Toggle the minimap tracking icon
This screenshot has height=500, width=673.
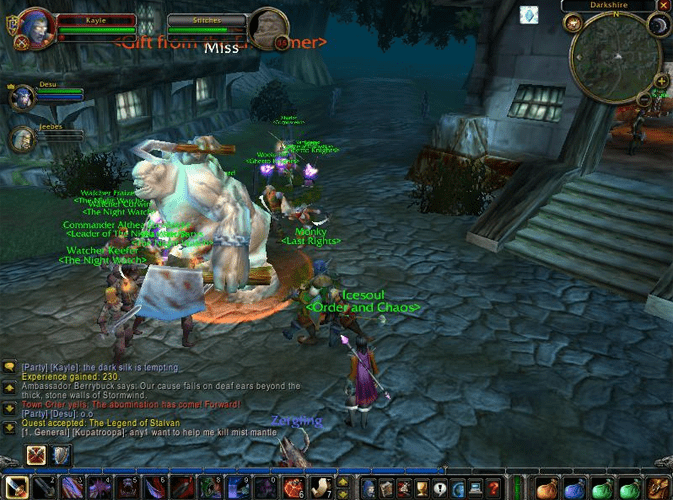coord(574,23)
